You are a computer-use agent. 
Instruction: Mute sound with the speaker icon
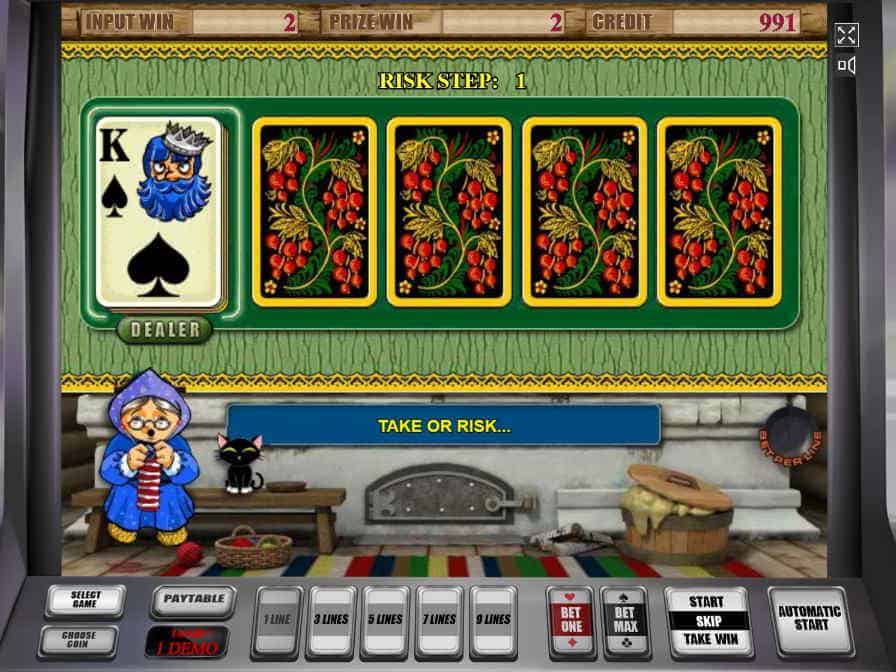tap(846, 66)
